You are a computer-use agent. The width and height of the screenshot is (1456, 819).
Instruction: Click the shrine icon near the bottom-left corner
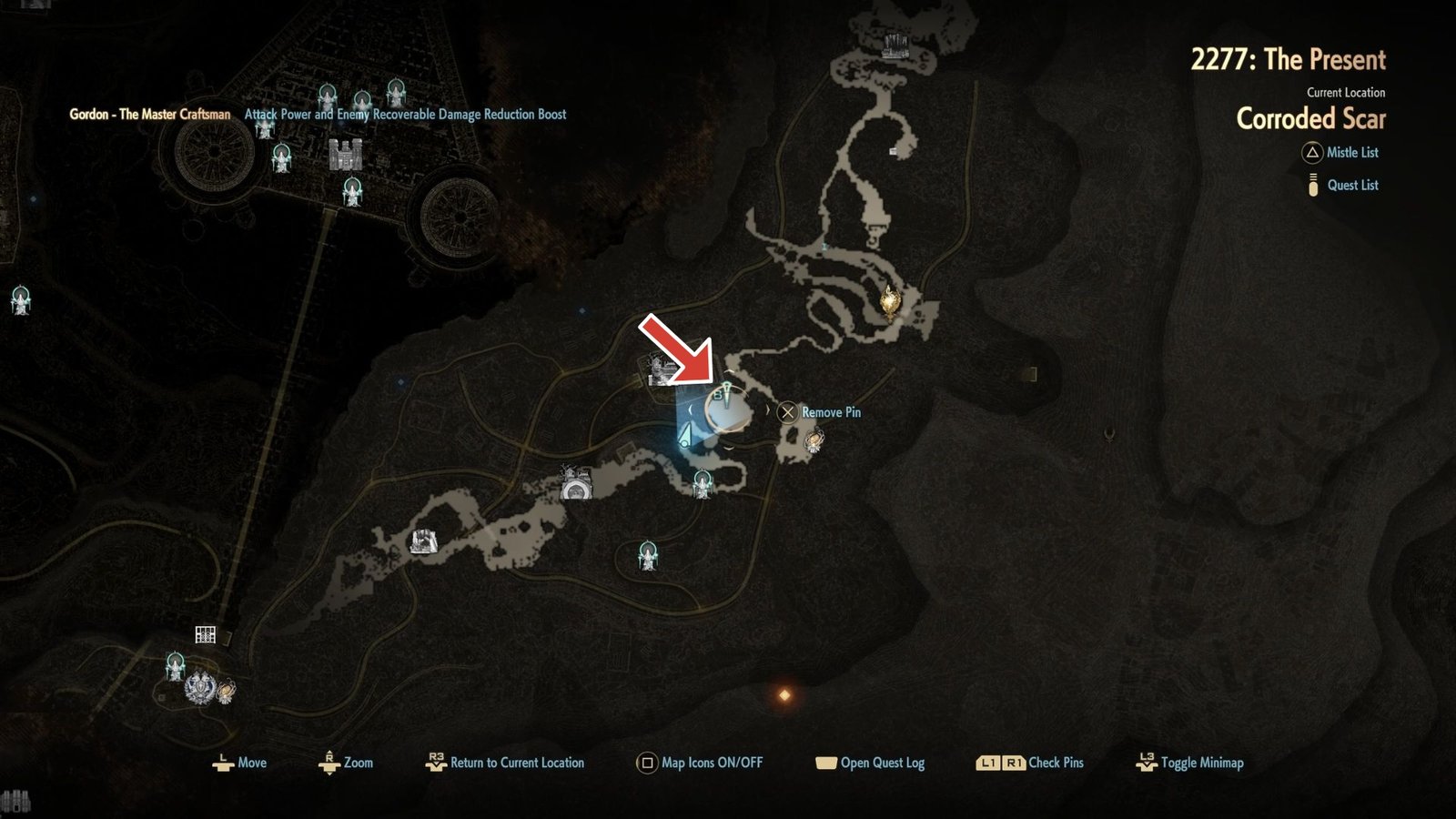coord(176,666)
